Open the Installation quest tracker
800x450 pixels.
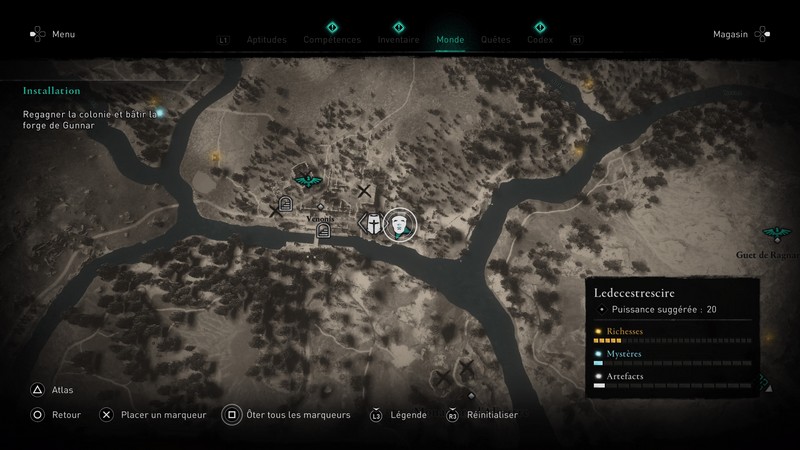[x=52, y=90]
